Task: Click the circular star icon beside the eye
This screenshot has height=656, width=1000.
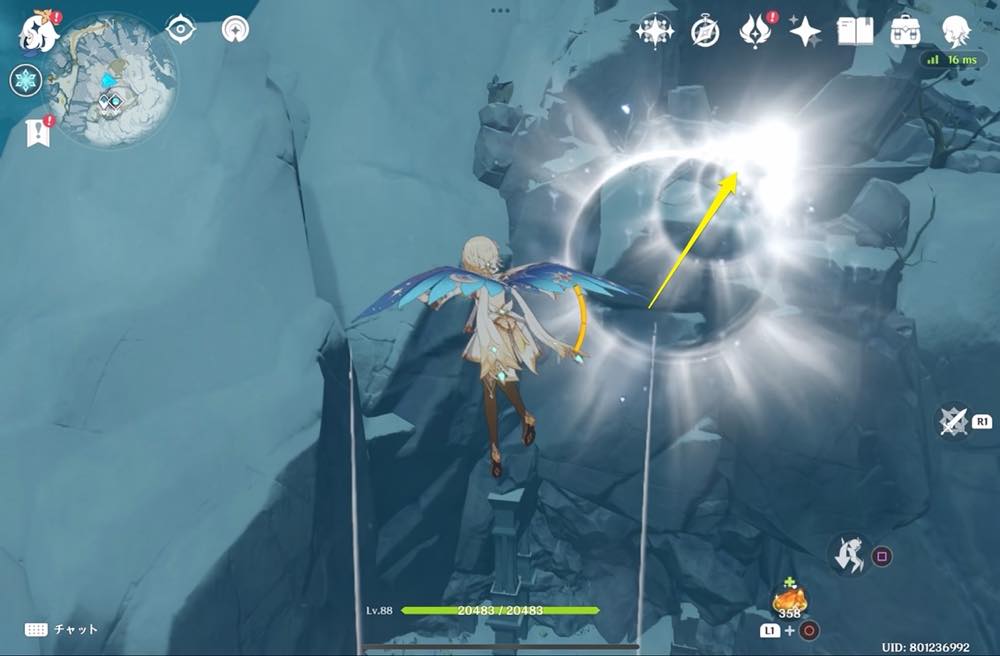Action: pyautogui.click(x=235, y=29)
